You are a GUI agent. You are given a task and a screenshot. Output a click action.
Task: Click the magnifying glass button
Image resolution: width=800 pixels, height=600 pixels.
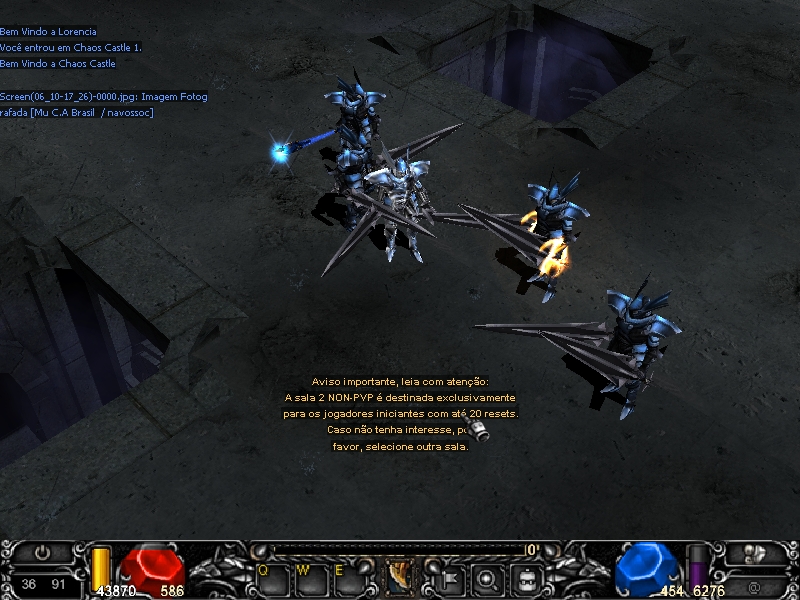click(486, 577)
